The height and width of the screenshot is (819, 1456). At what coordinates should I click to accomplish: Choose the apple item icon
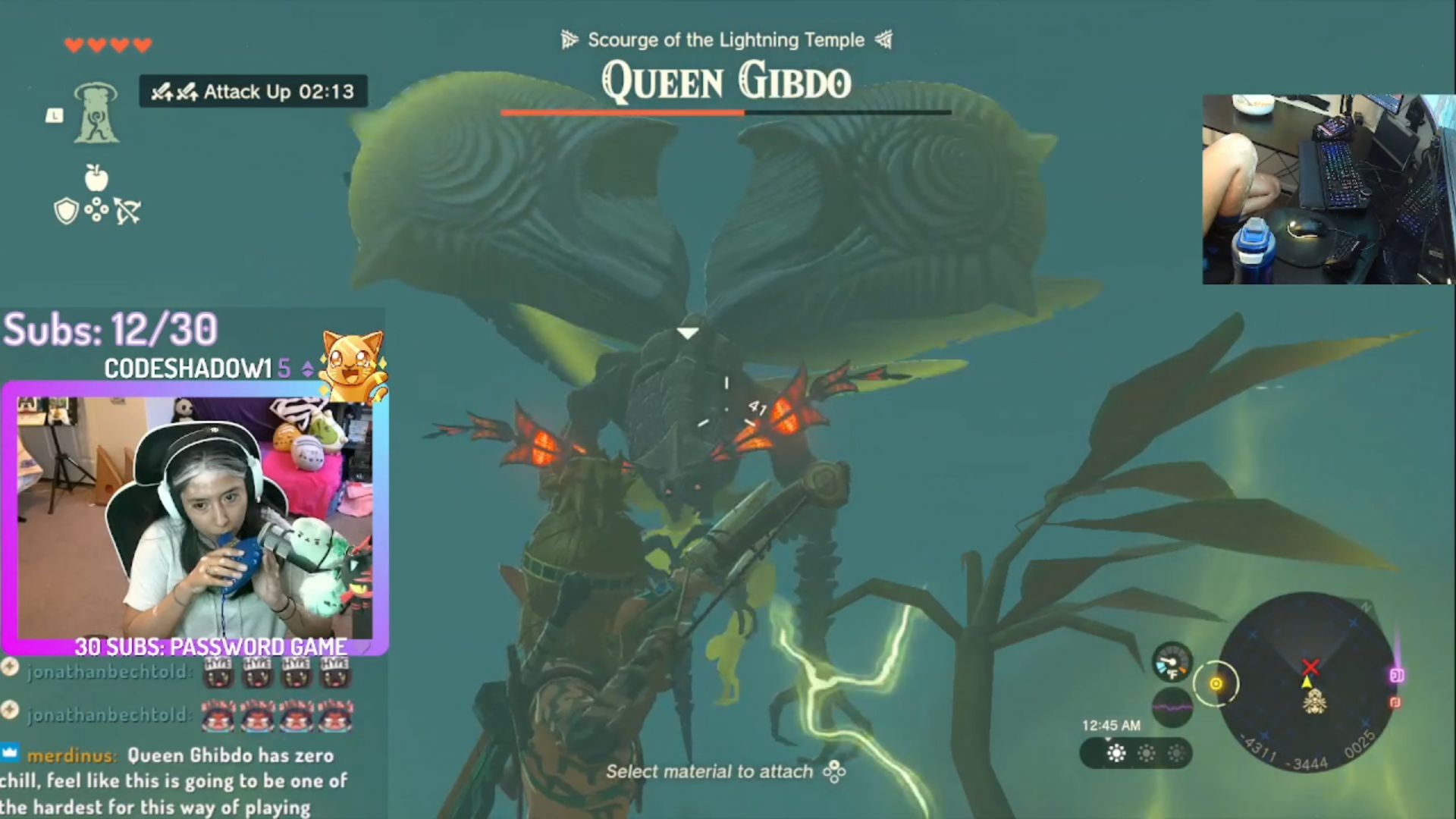(x=96, y=177)
